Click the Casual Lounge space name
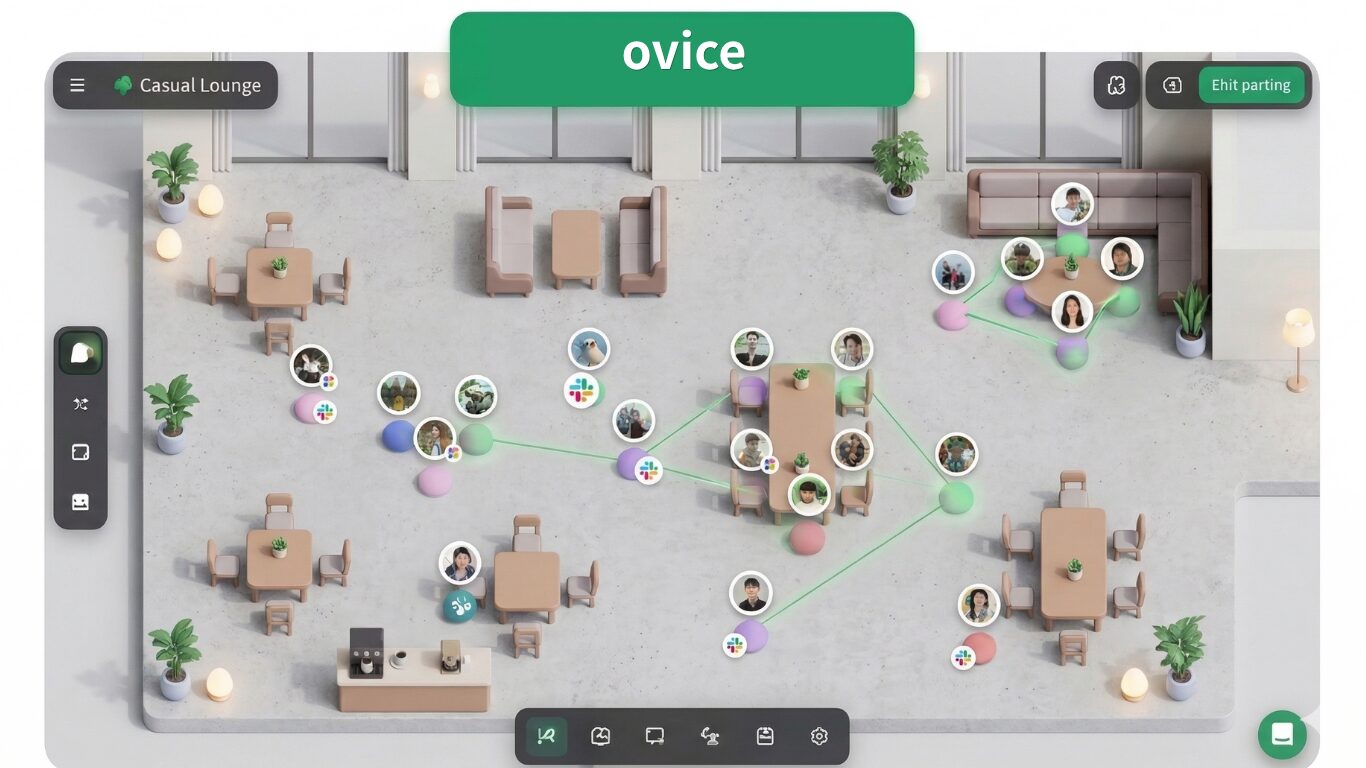This screenshot has height=768, width=1366. click(x=200, y=86)
